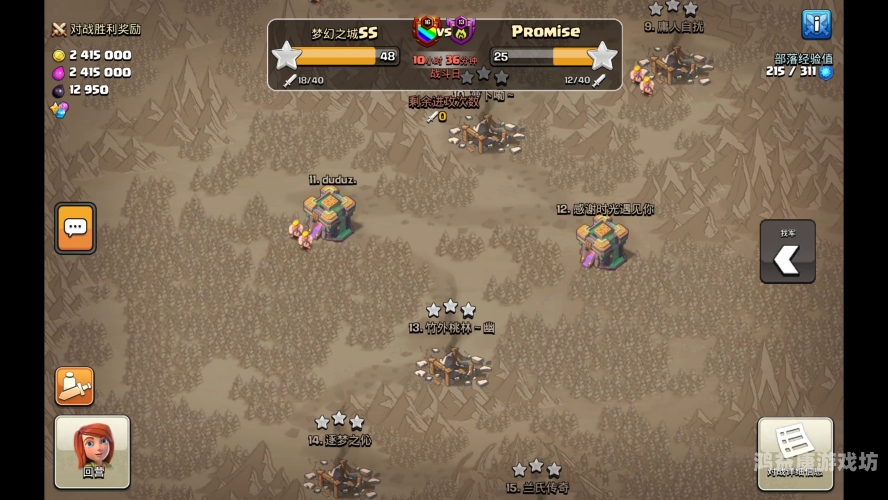Open the orange chat bubble panel
The height and width of the screenshot is (500, 888).
pos(76,228)
